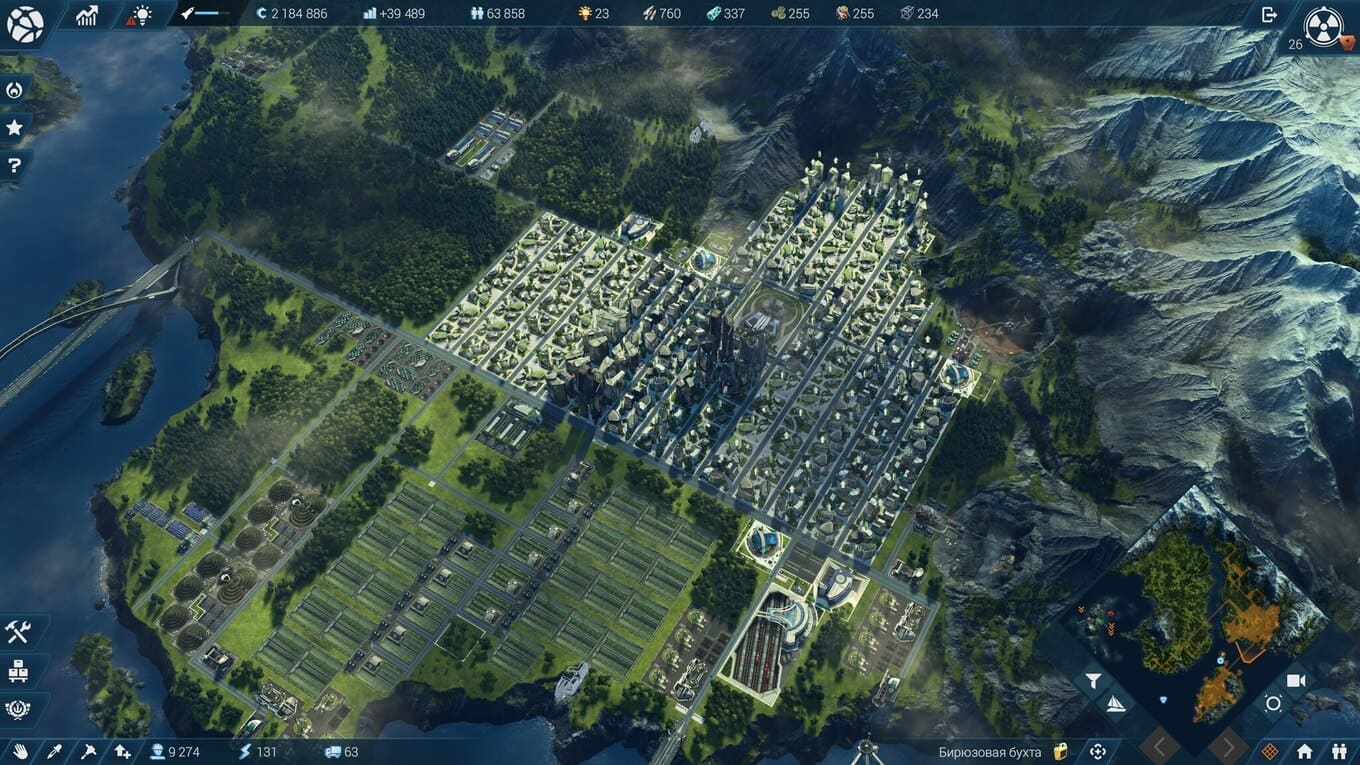Open the statistics chart with rising arrow

87,14
